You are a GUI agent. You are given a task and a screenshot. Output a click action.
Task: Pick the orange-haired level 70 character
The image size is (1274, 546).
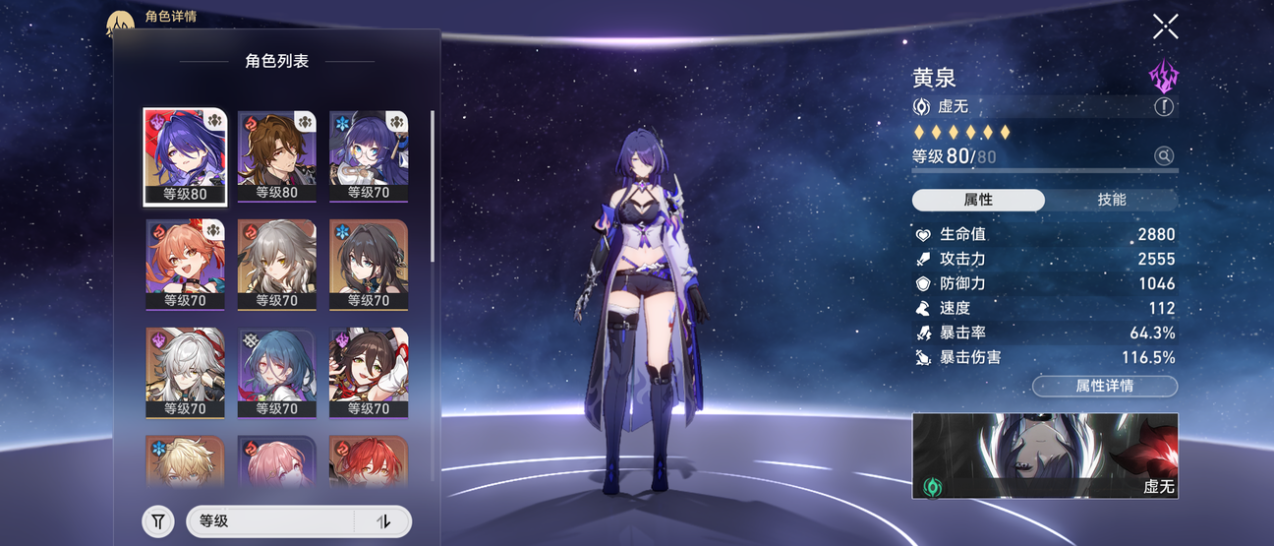pos(185,264)
